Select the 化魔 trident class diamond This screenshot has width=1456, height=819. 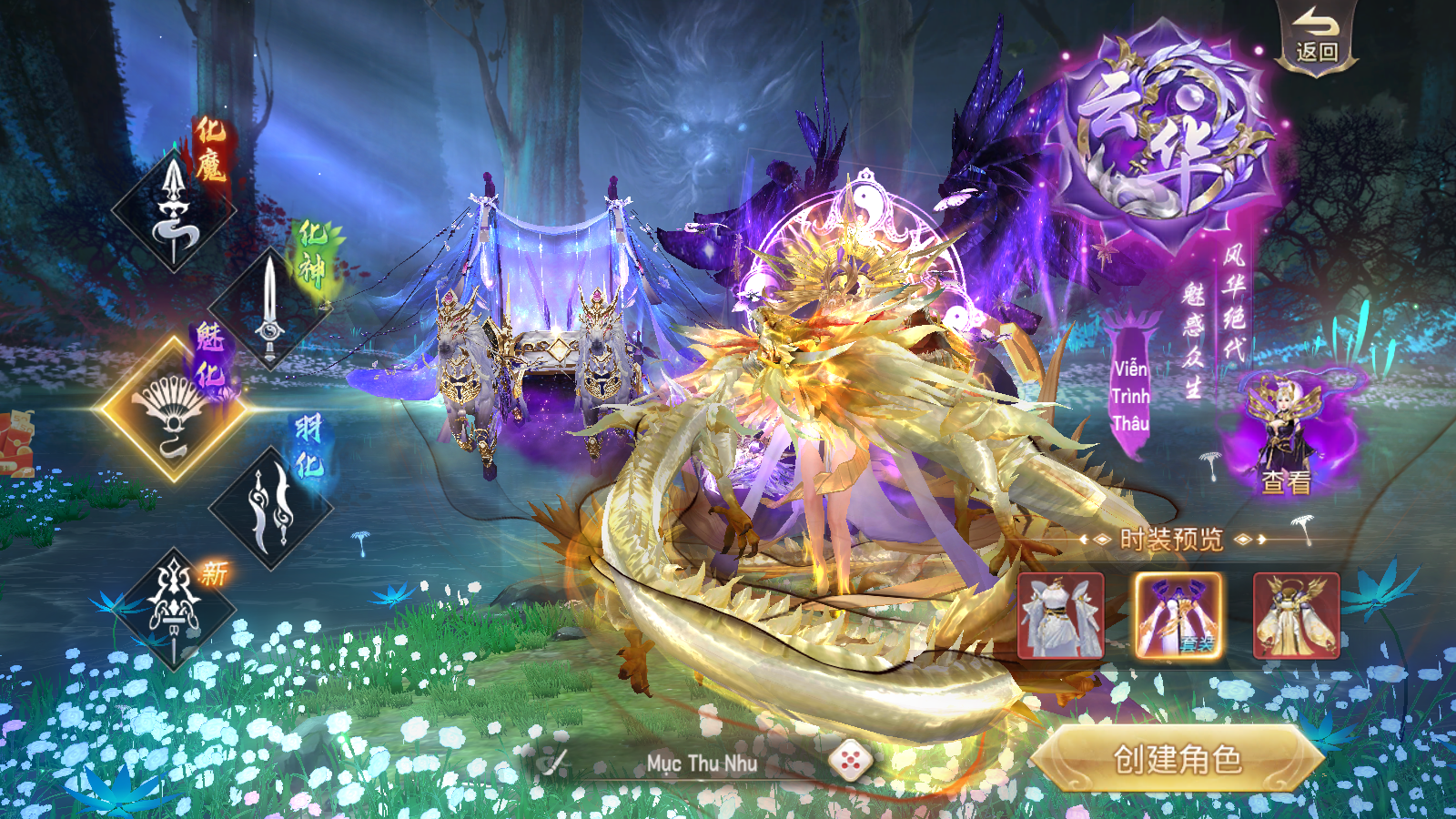[173, 211]
